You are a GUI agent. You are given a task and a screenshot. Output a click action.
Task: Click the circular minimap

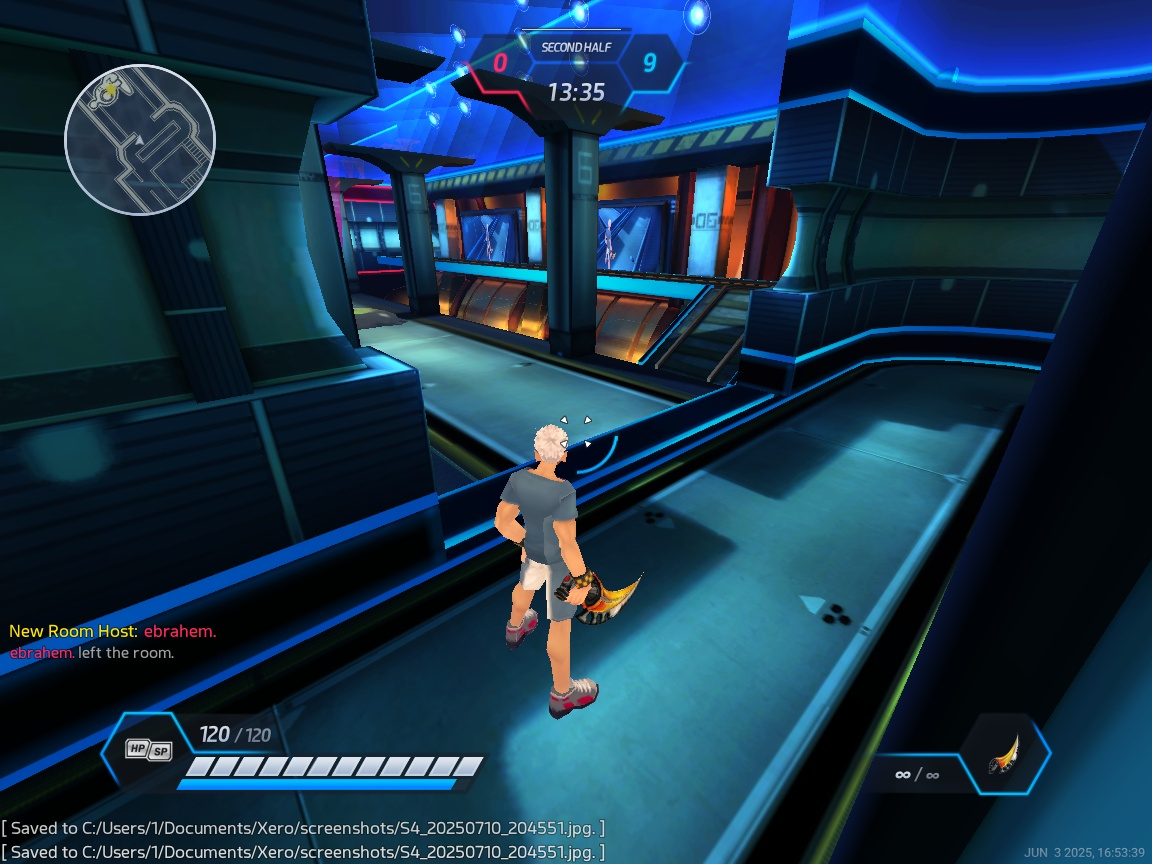[x=140, y=140]
